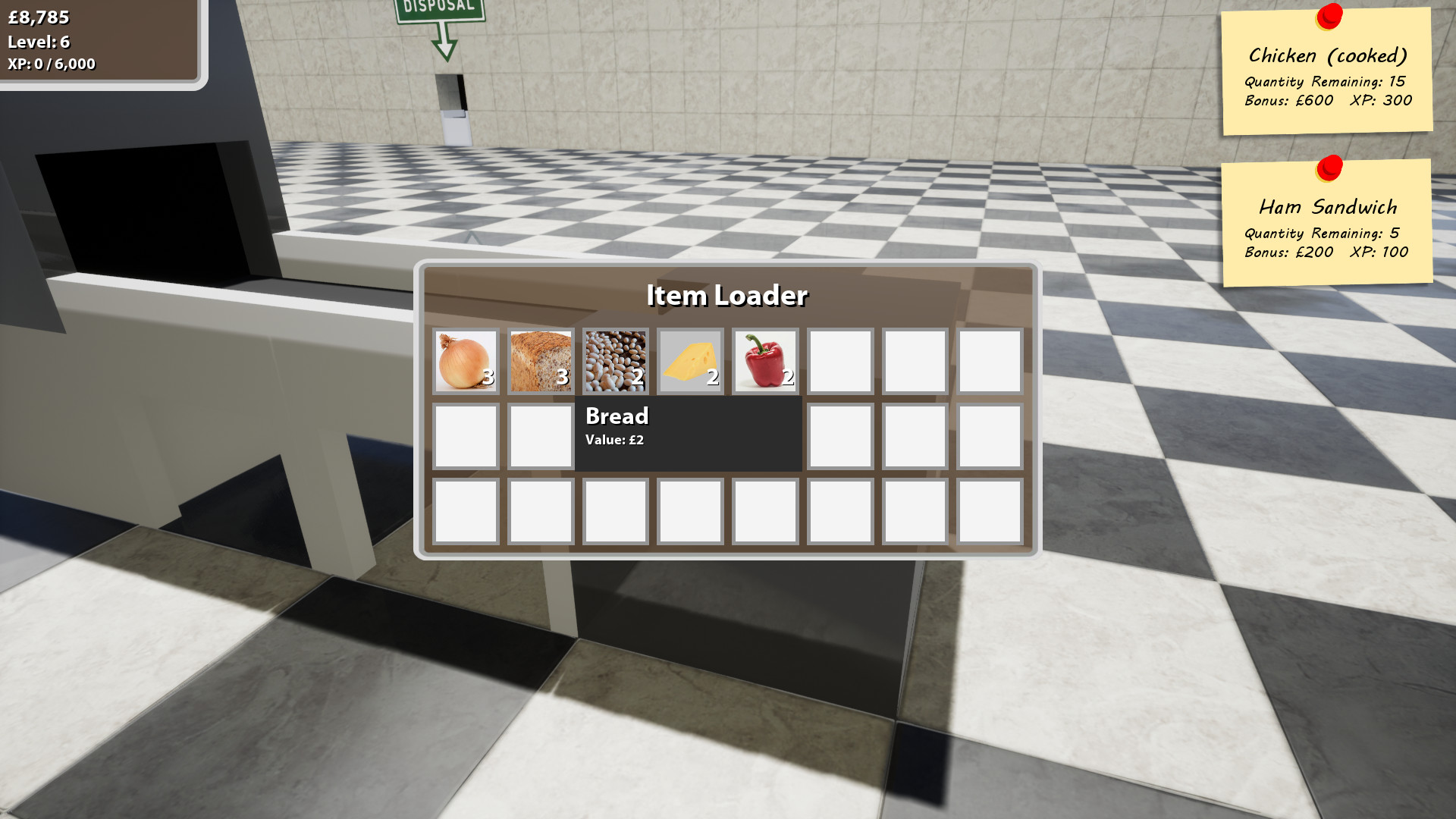This screenshot has width=1456, height=819.
Task: Click the Disposal sign above the chute
Action: coord(440,8)
